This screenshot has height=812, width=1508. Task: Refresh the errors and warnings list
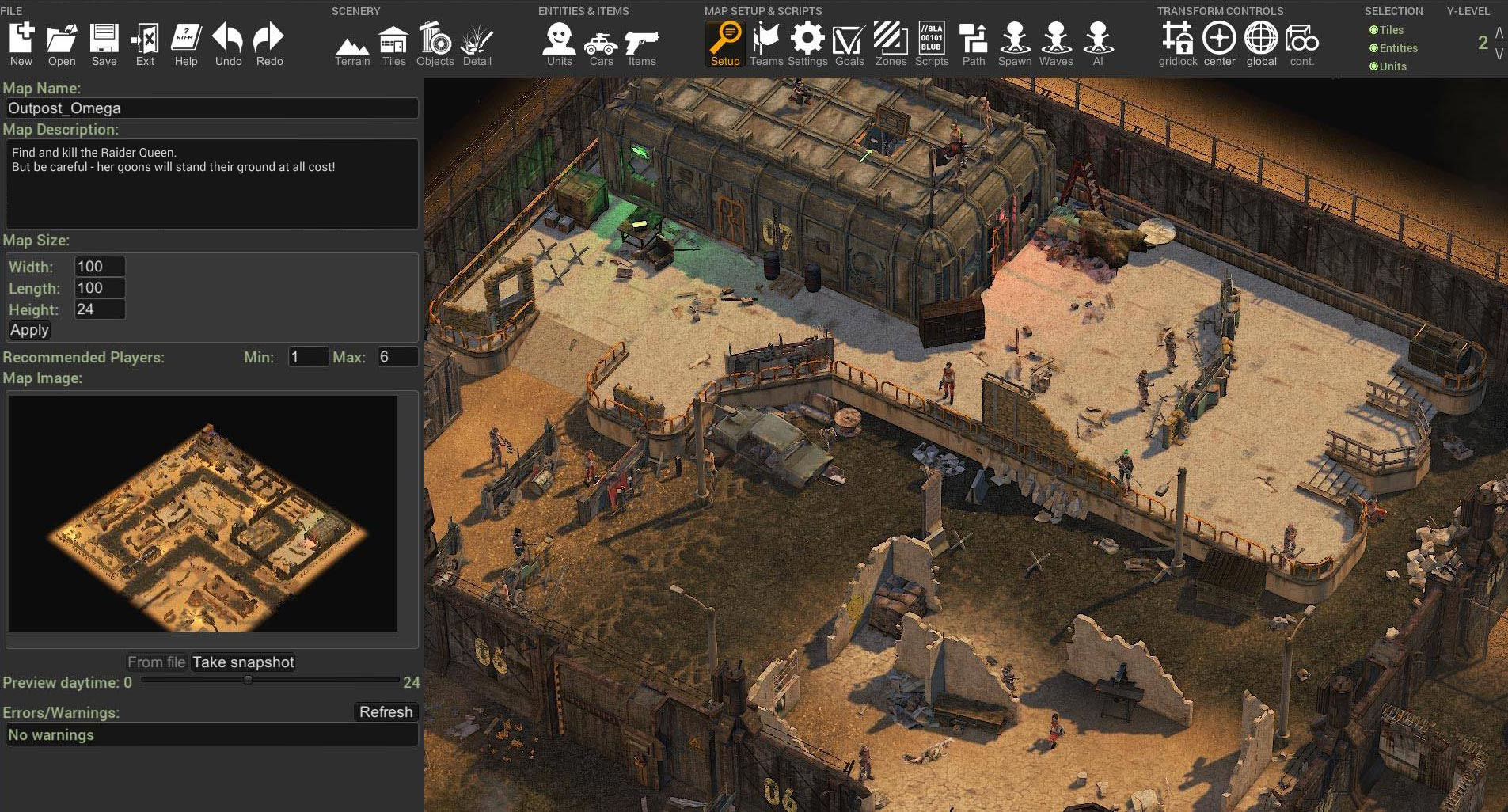(386, 712)
